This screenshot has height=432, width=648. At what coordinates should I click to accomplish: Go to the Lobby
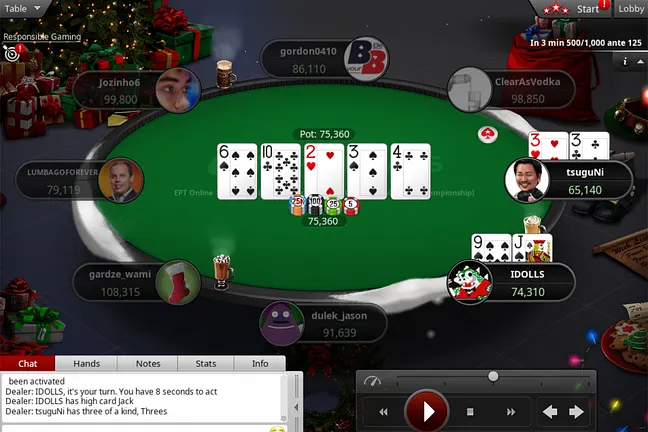[631, 9]
